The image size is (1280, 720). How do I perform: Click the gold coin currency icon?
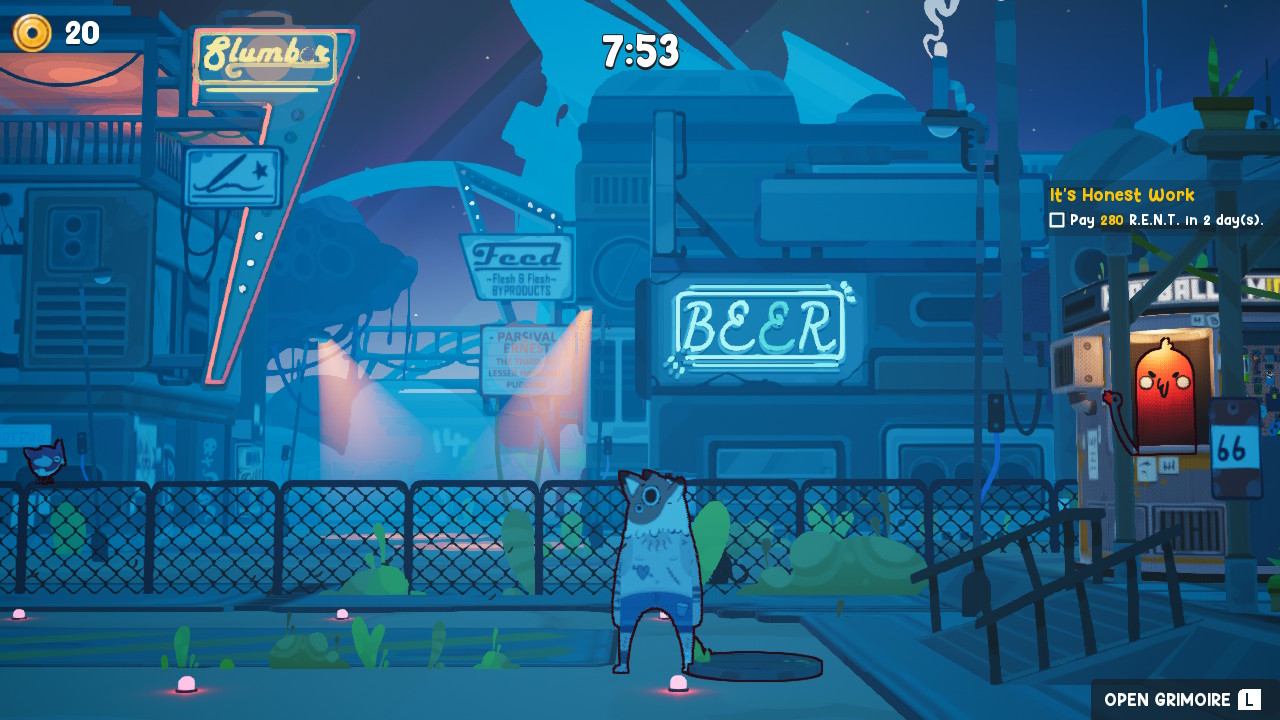[x=32, y=33]
